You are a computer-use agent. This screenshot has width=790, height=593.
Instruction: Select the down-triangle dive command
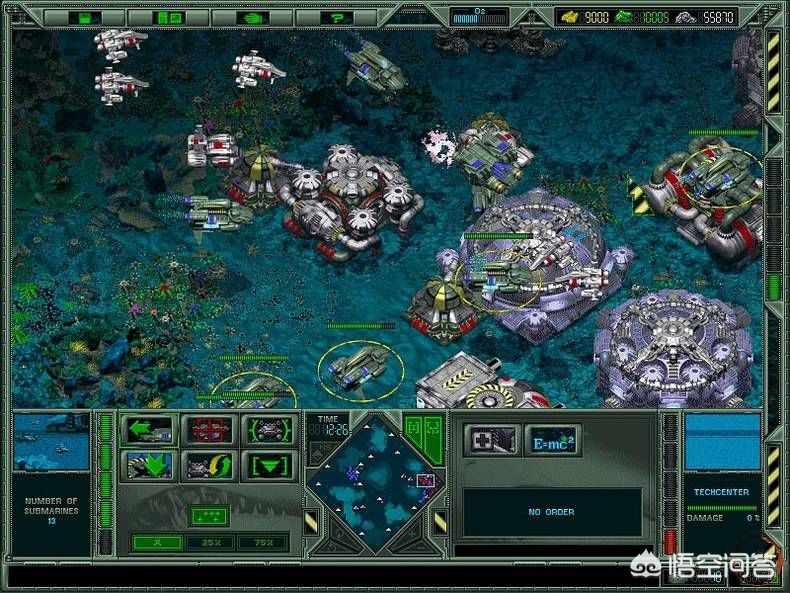tap(271, 465)
